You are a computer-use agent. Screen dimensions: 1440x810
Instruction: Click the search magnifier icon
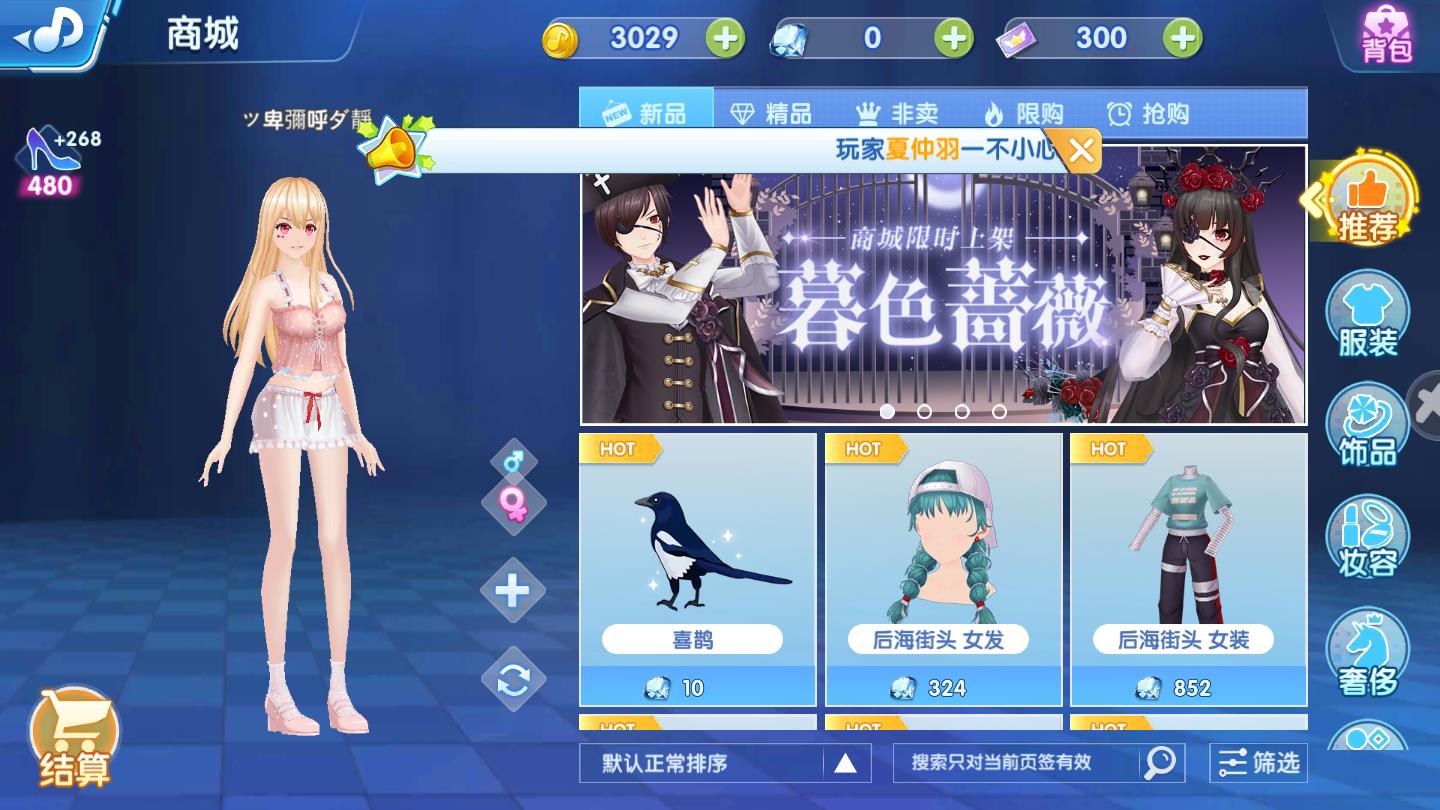point(1160,763)
